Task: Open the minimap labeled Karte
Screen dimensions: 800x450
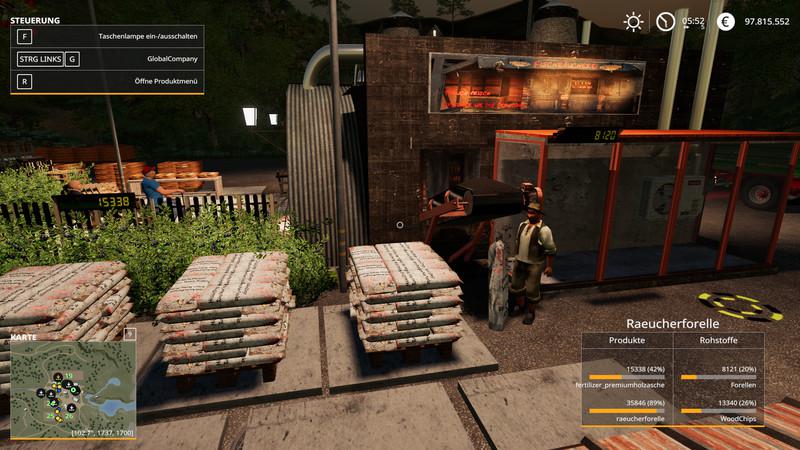Action: tap(72, 387)
